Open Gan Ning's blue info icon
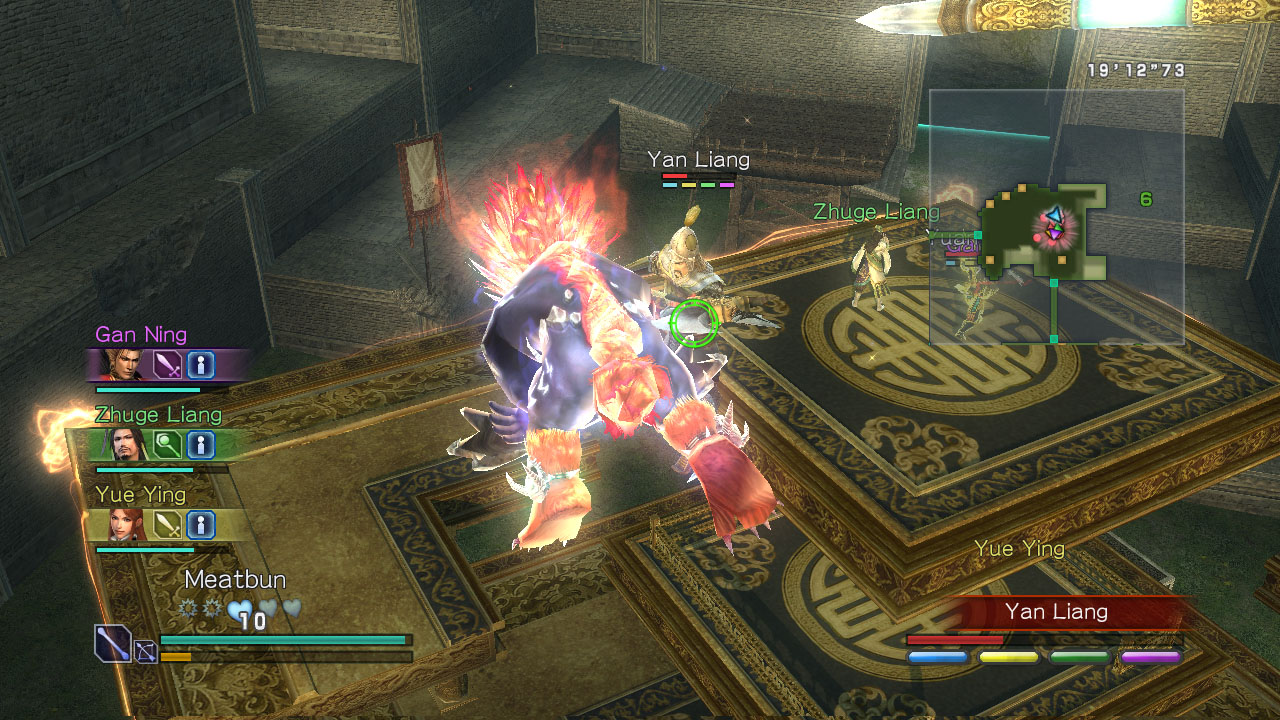Screen dimensions: 1280x720 (x=201, y=365)
